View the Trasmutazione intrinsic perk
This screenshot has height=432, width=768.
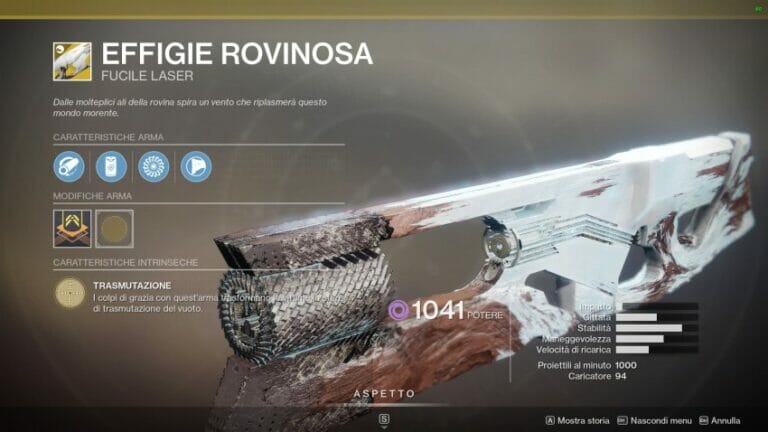71,292
